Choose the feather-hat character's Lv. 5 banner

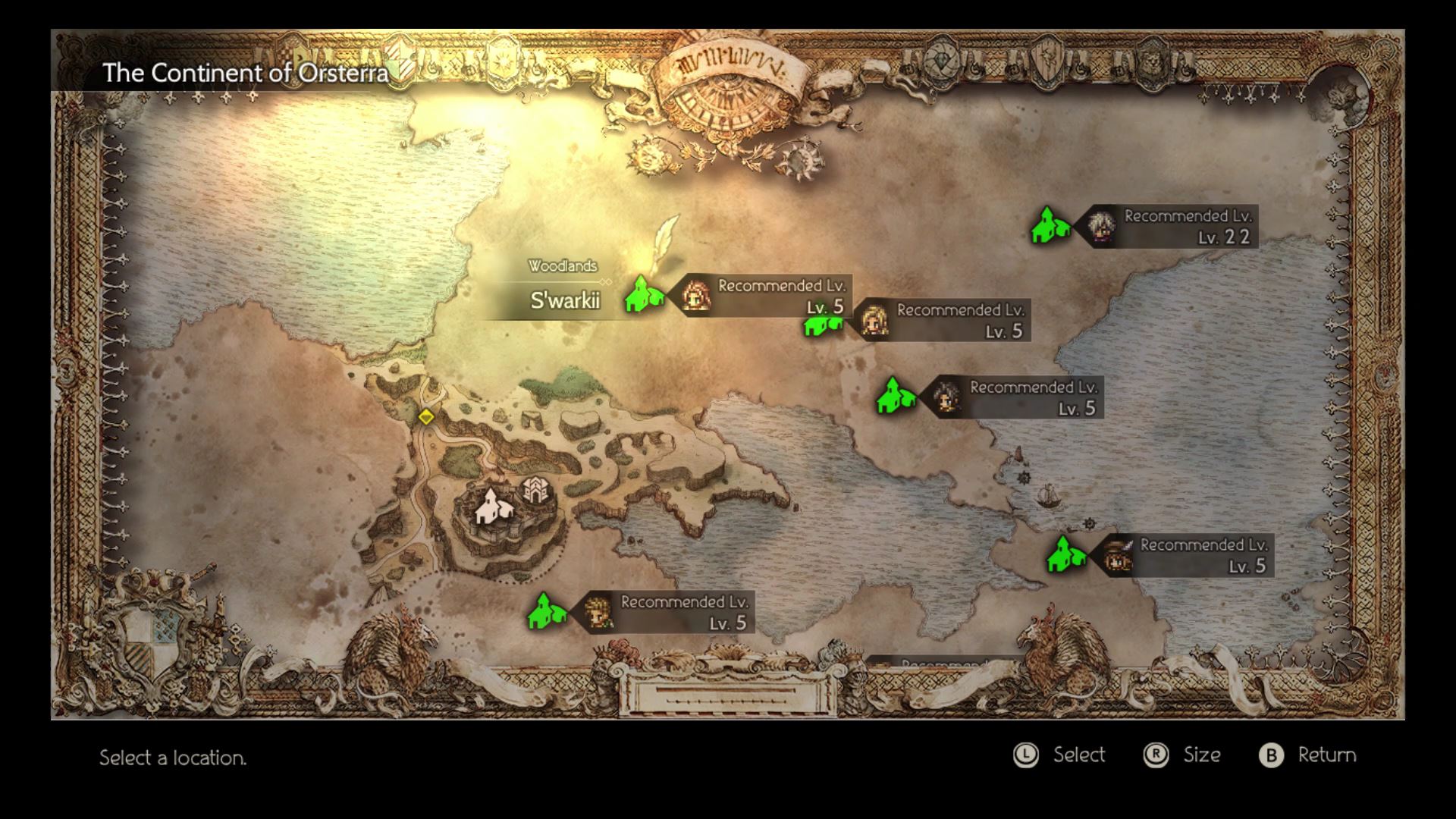1187,555
